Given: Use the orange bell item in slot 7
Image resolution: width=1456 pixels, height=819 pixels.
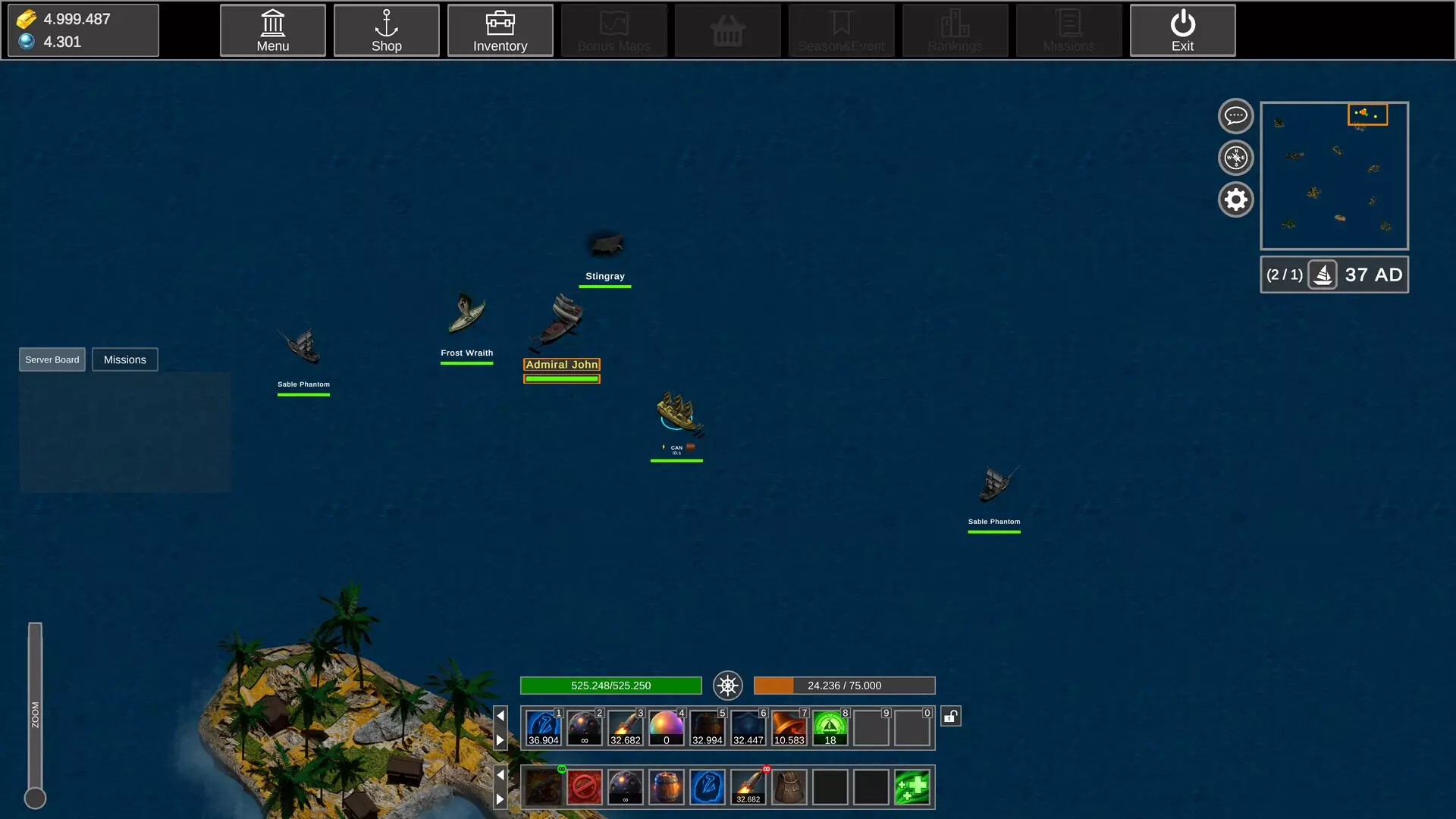Looking at the screenshot, I should [789, 727].
